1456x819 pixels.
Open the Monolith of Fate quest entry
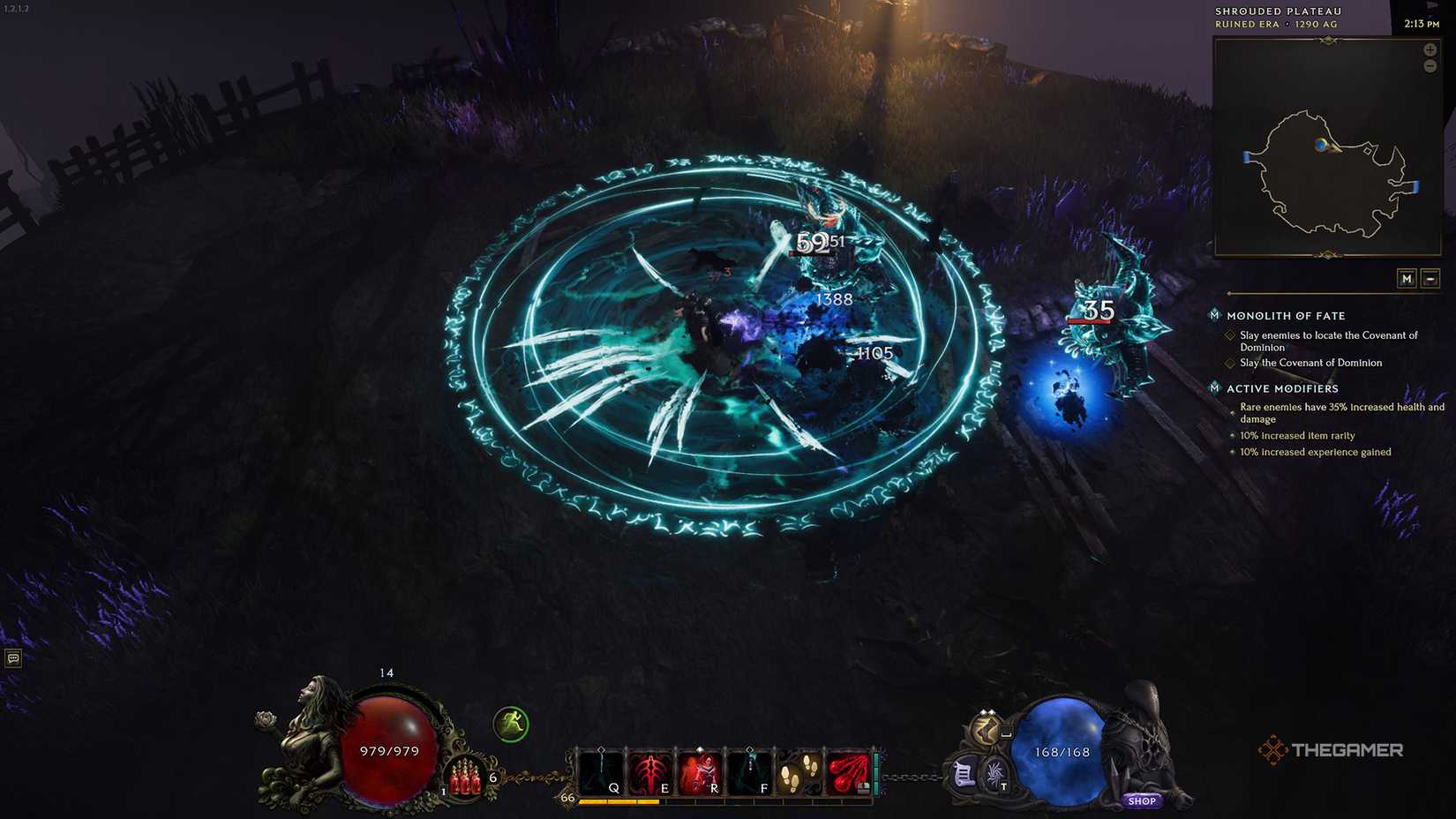(1286, 315)
